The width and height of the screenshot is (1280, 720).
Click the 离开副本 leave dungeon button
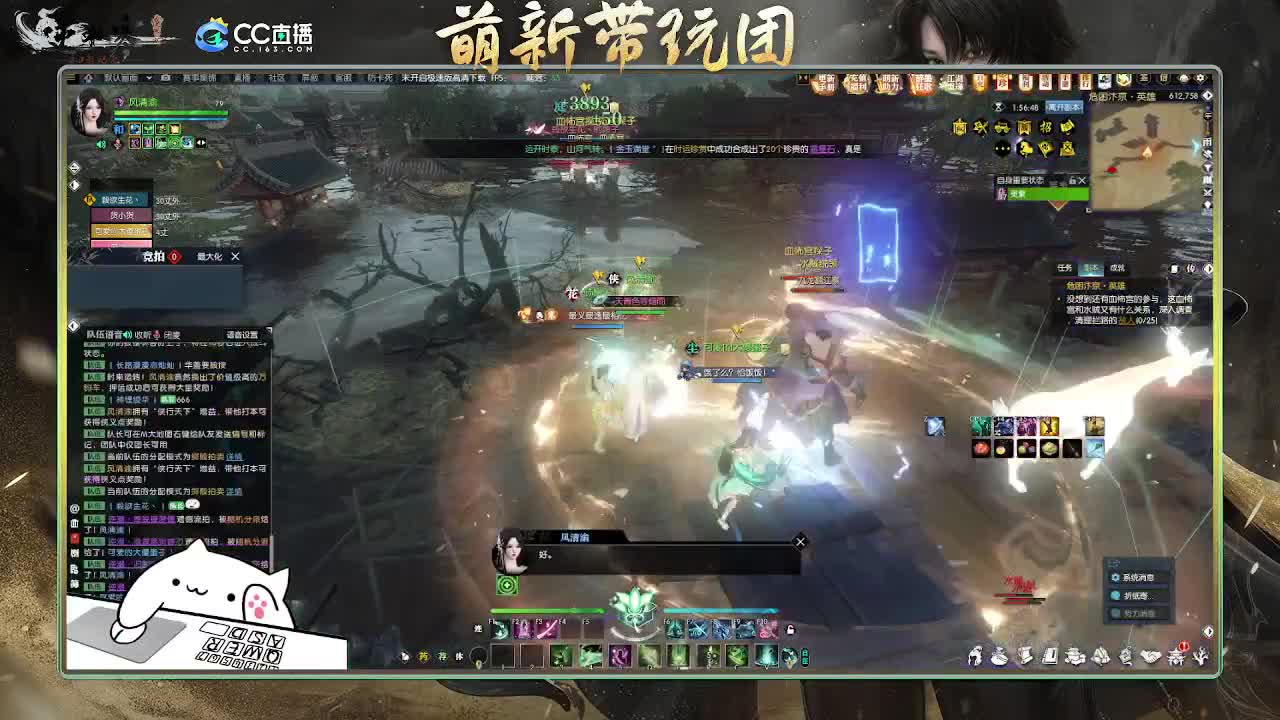pos(1065,107)
